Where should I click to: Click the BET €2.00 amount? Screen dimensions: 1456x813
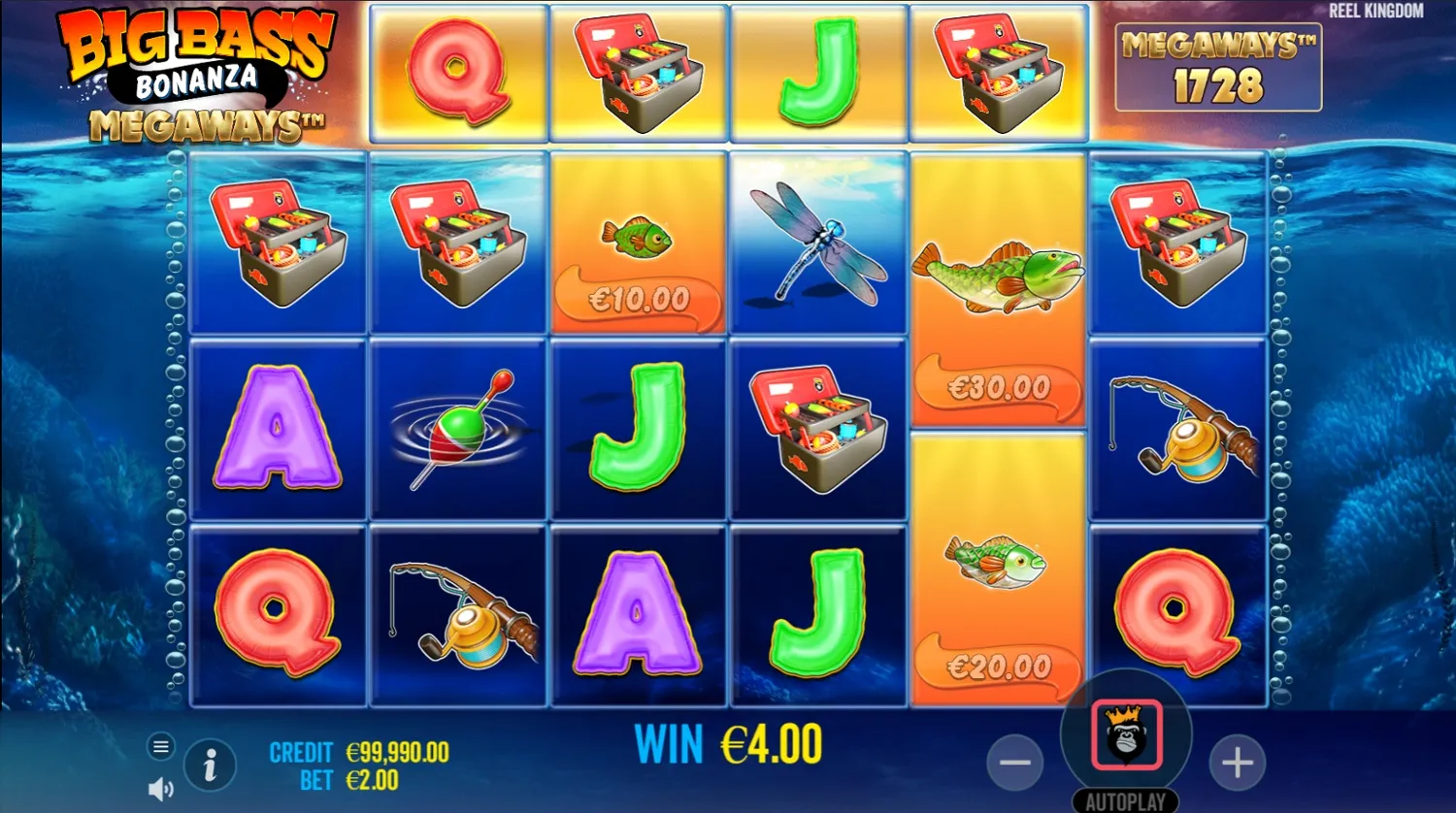pyautogui.click(x=371, y=781)
